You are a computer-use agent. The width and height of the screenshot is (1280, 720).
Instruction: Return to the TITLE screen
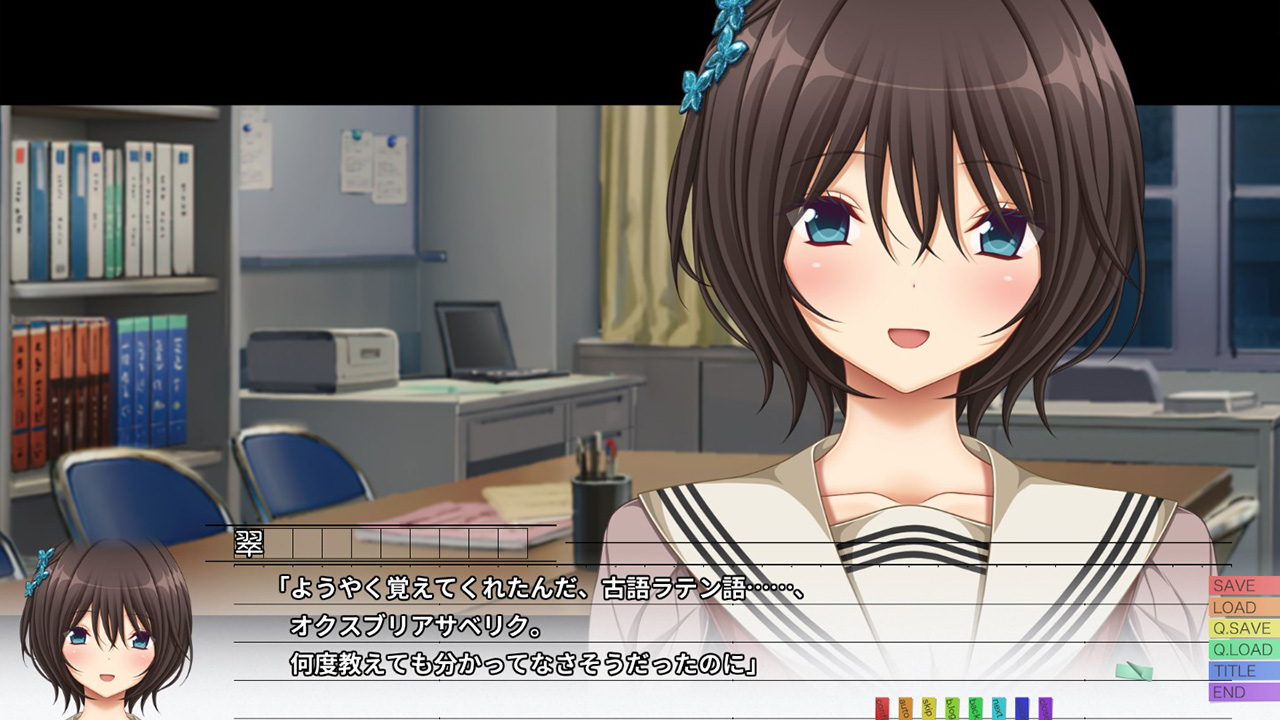[1243, 671]
